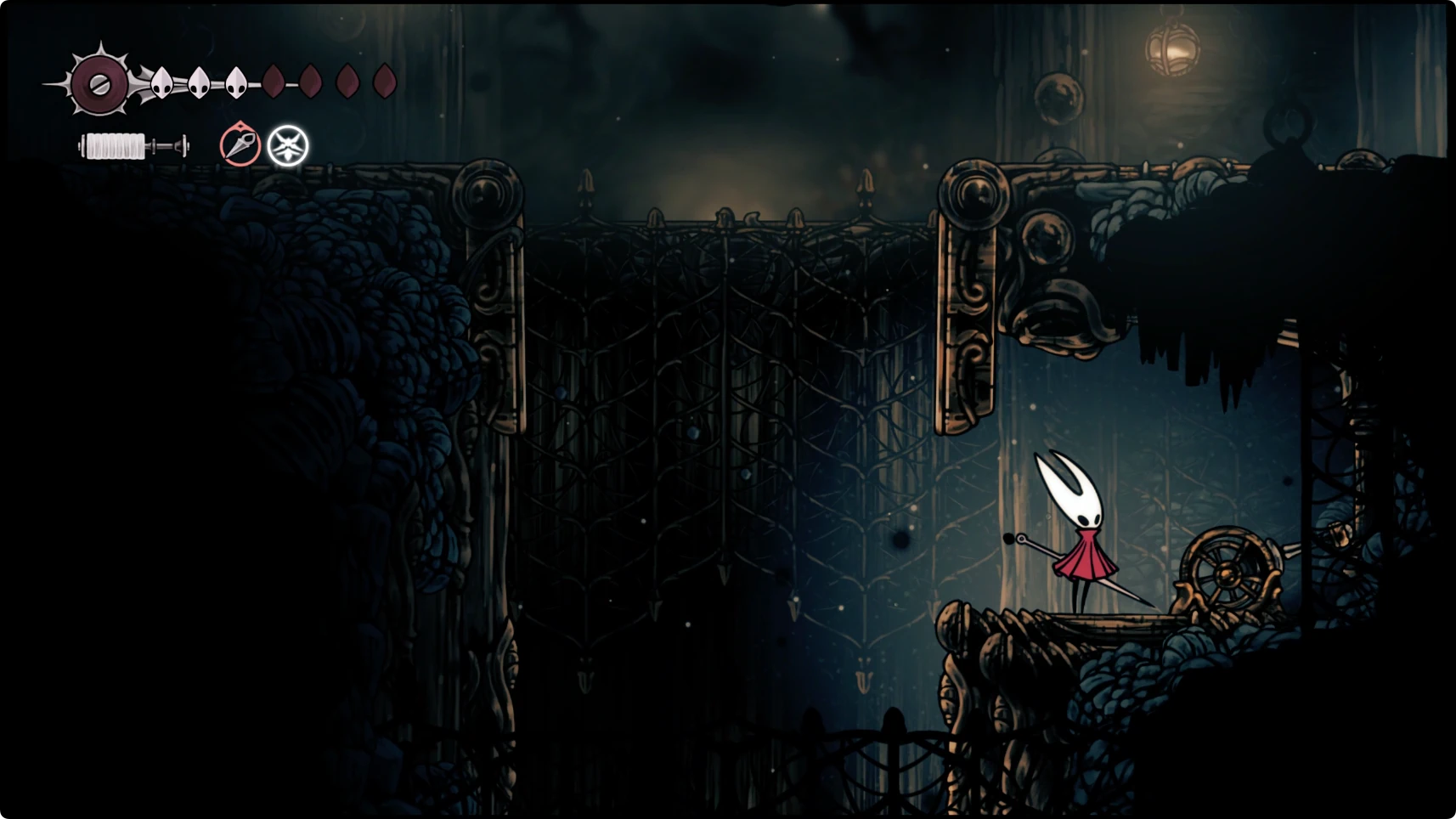Select the straight pin dagger tool icon
1456x819 pixels.
point(240,145)
